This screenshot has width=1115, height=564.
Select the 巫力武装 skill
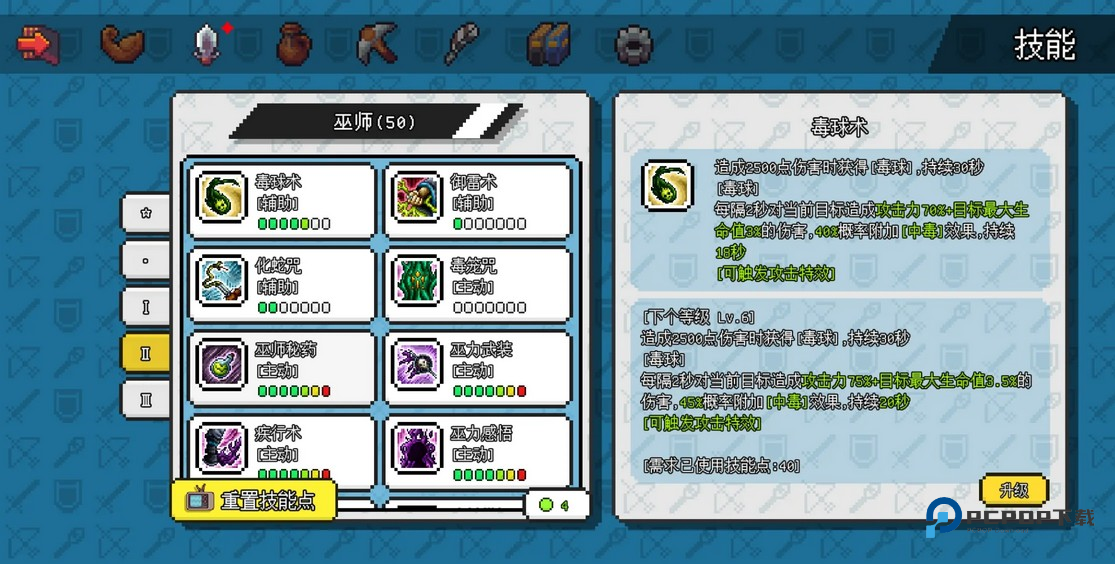(478, 368)
